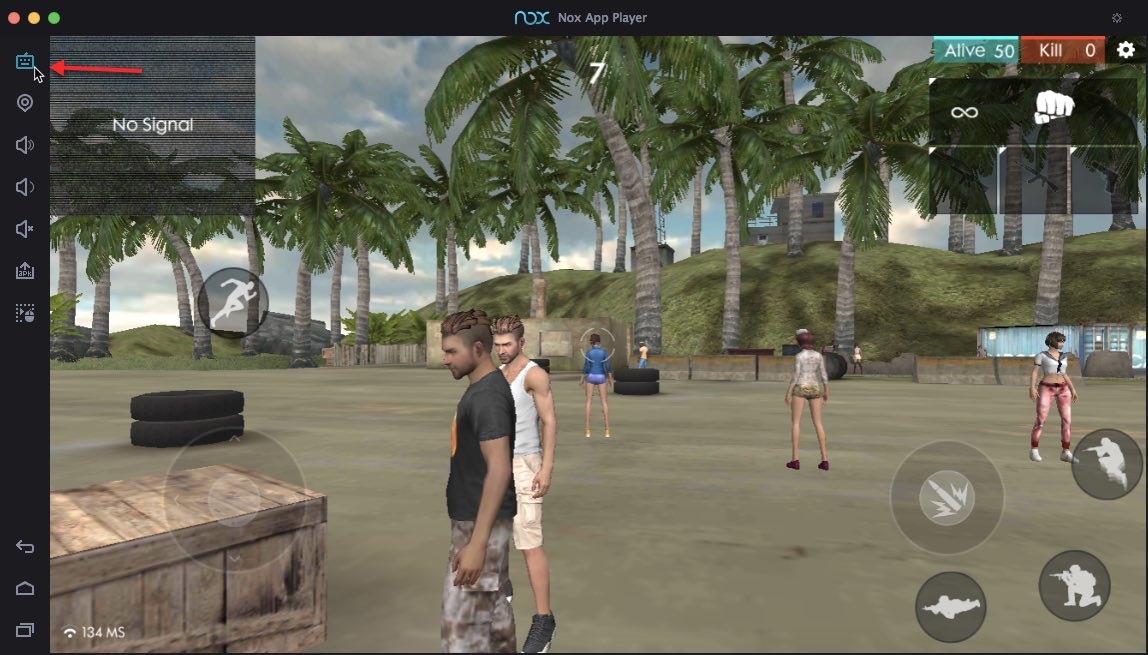
Task: Click the virtual movement joystick
Action: [234, 498]
